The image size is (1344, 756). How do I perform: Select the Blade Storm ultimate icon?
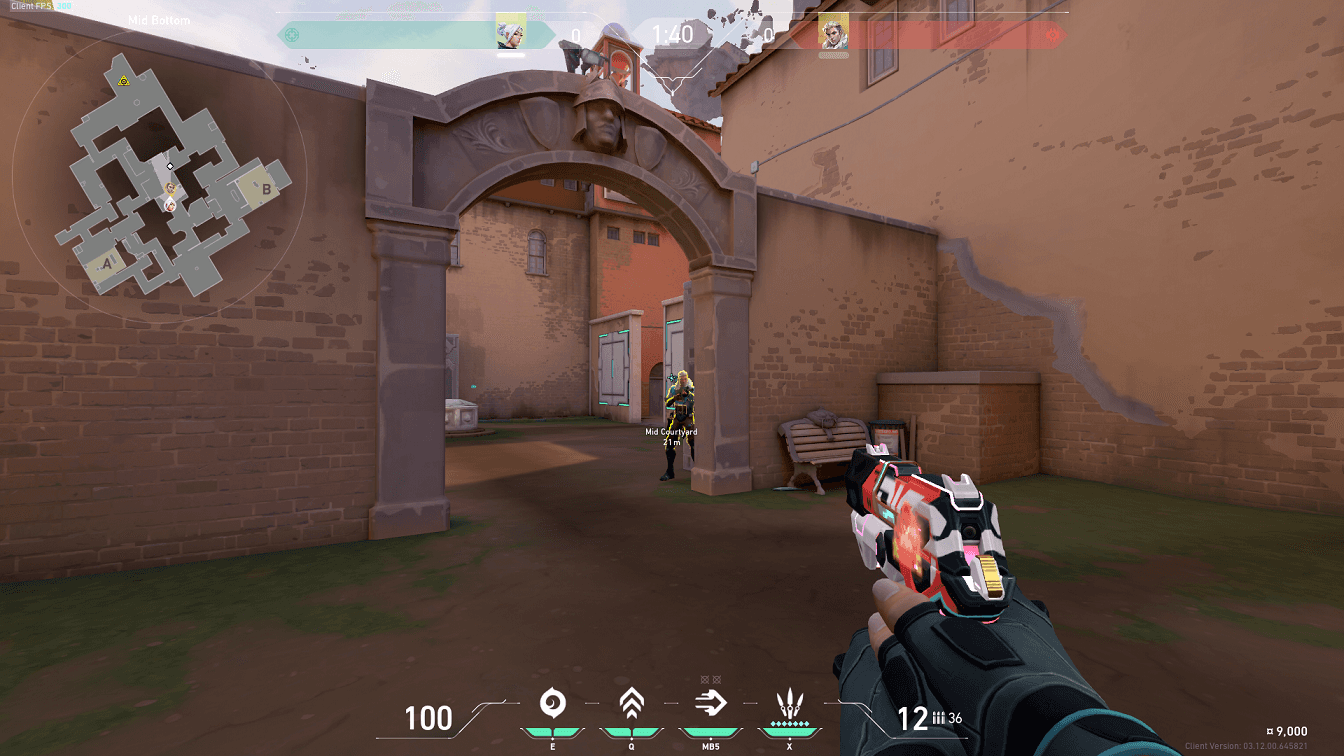tap(790, 704)
